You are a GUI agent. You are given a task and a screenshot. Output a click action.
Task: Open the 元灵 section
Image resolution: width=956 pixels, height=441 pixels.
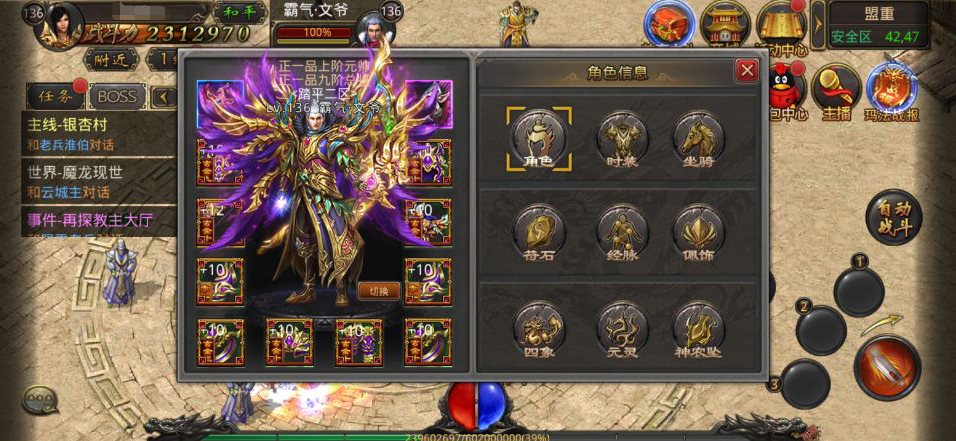click(x=620, y=328)
